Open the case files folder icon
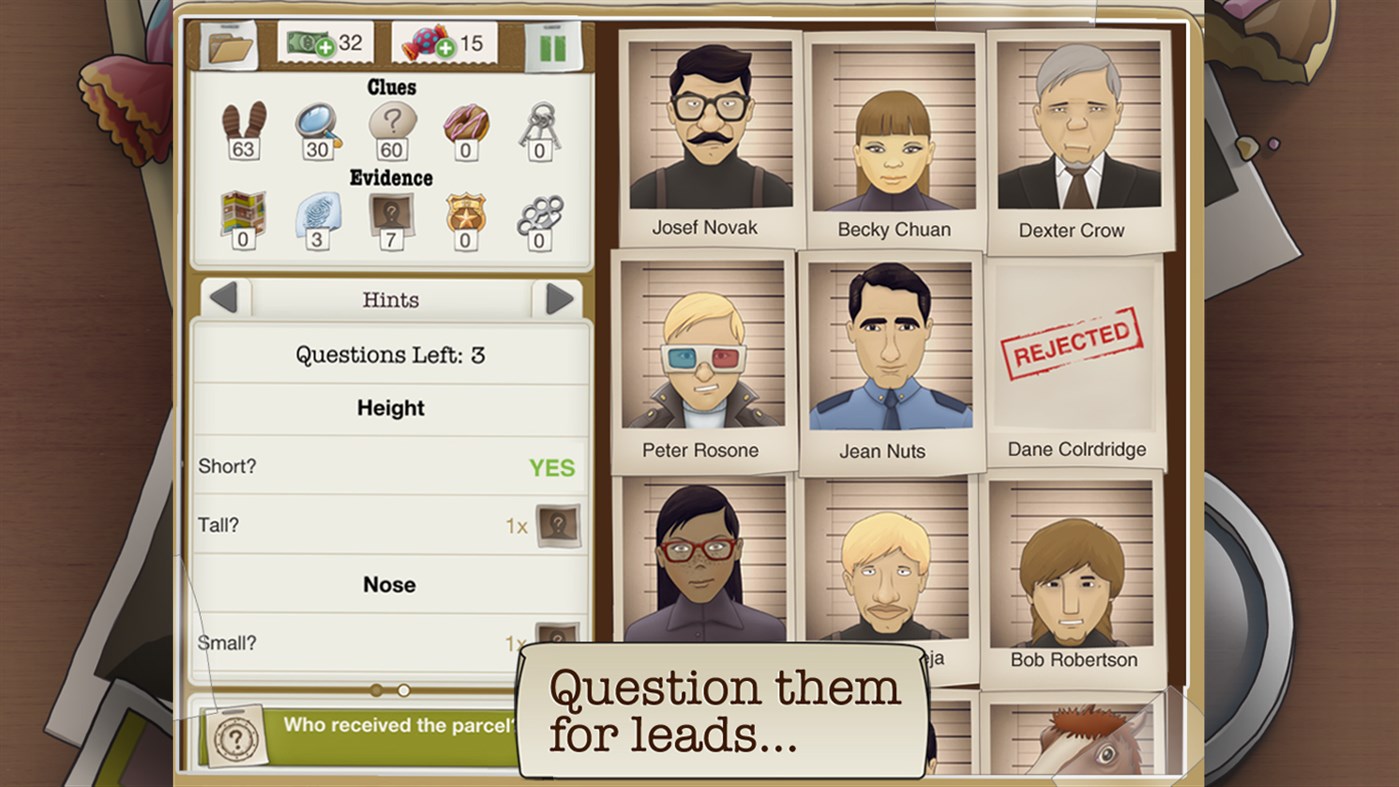1399x787 pixels. tap(225, 43)
